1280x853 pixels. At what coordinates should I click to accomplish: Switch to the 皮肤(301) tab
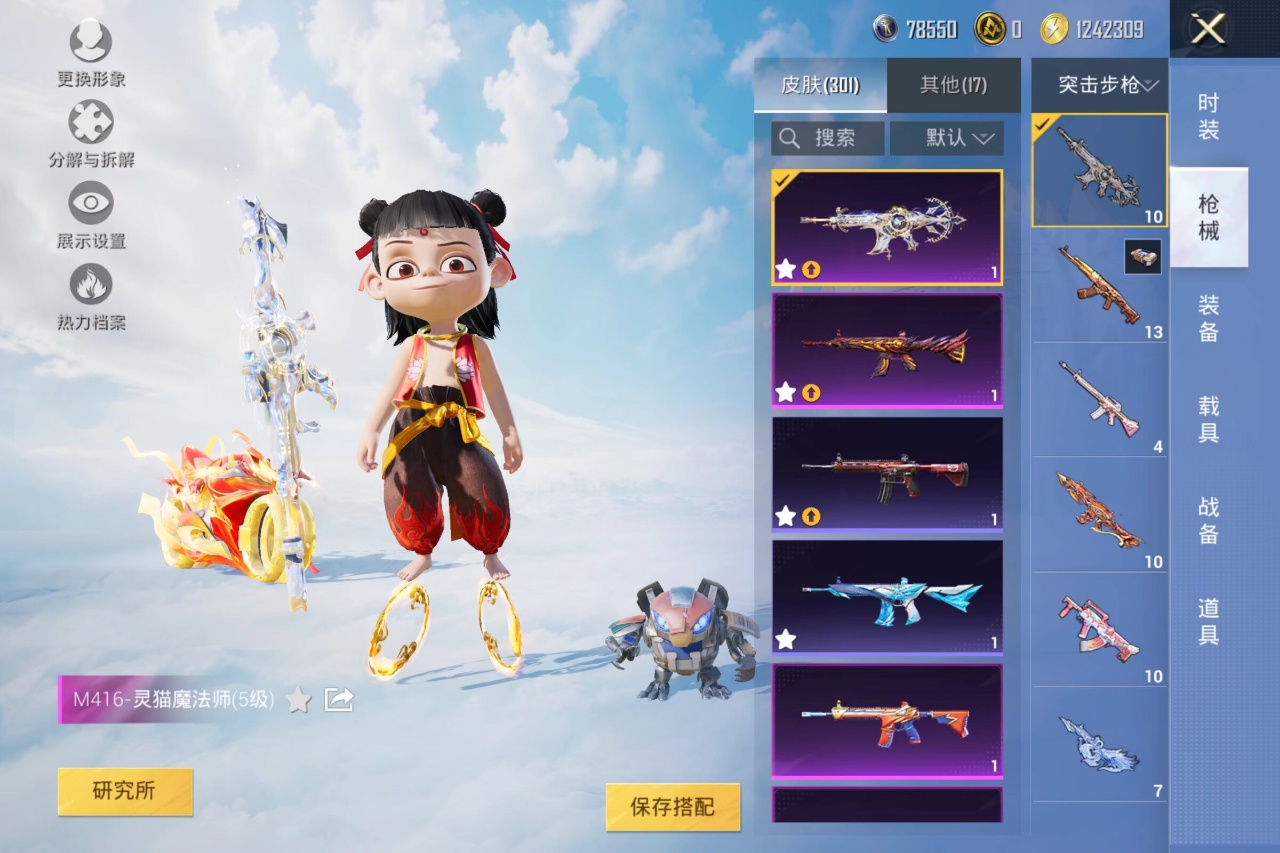click(x=820, y=85)
